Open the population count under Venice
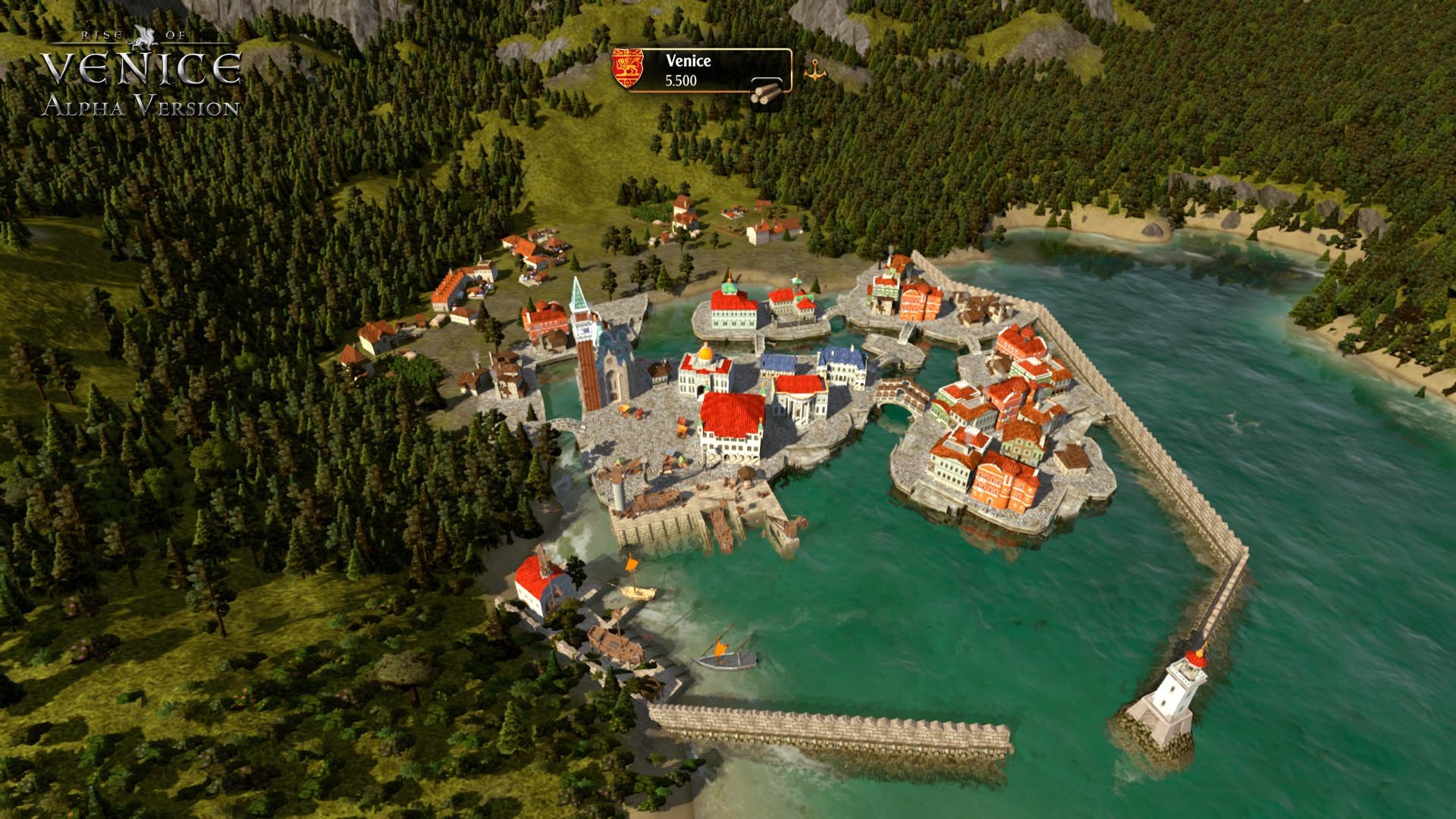Image resolution: width=1456 pixels, height=819 pixels. (x=680, y=80)
